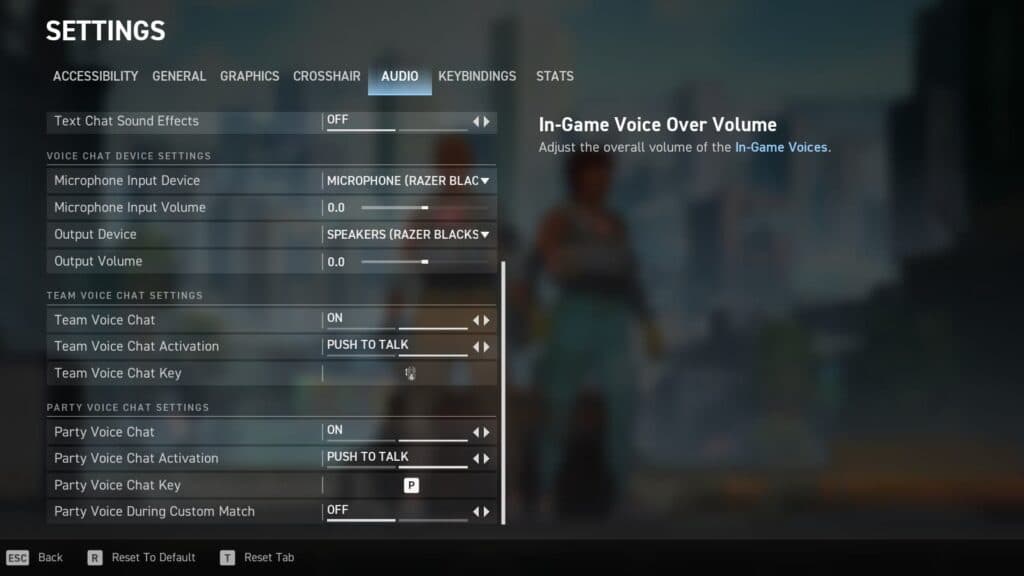
Task: Open the Microphone Input Device dropdown
Action: [409, 181]
